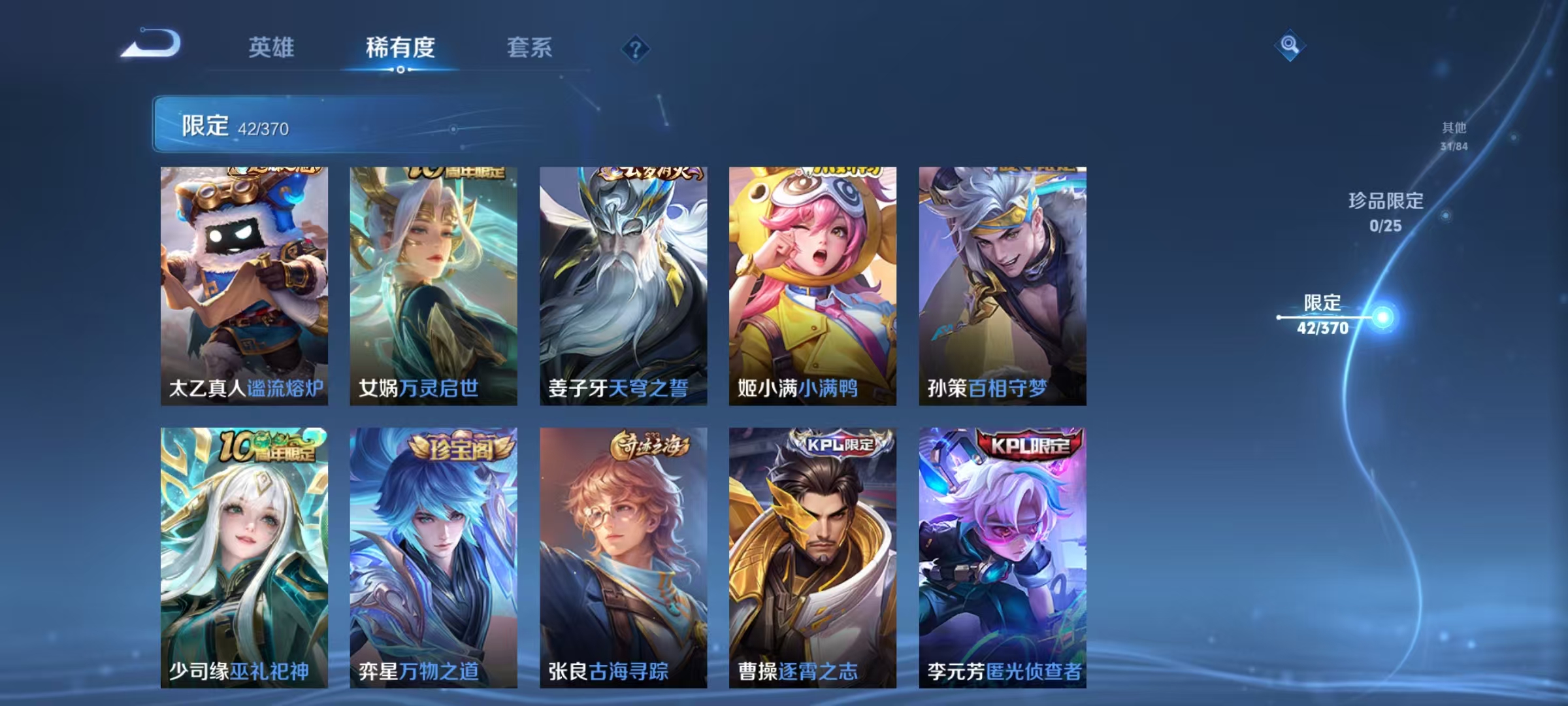Screen dimensions: 1568x706
Task: Open the 太乙真人 谧流熔炉 skin card
Action: pyautogui.click(x=242, y=281)
